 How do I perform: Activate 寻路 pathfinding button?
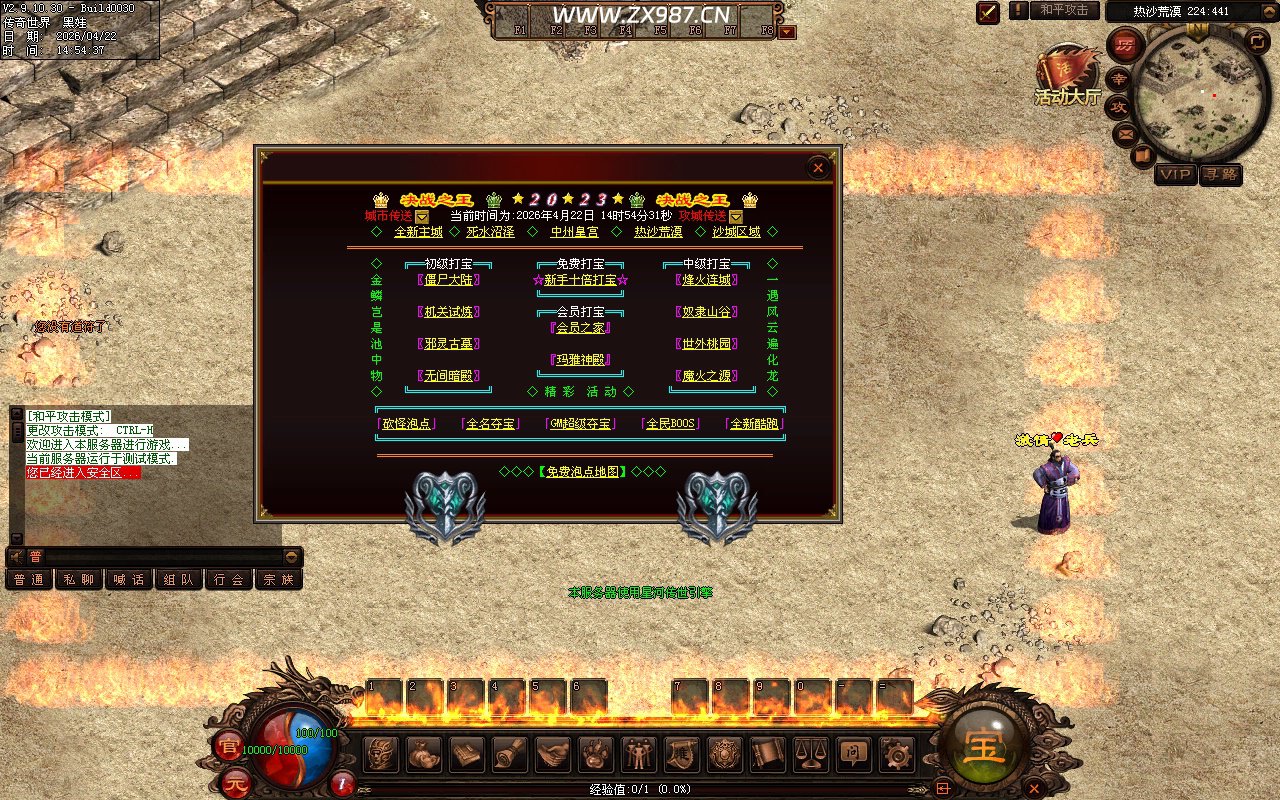click(1220, 174)
